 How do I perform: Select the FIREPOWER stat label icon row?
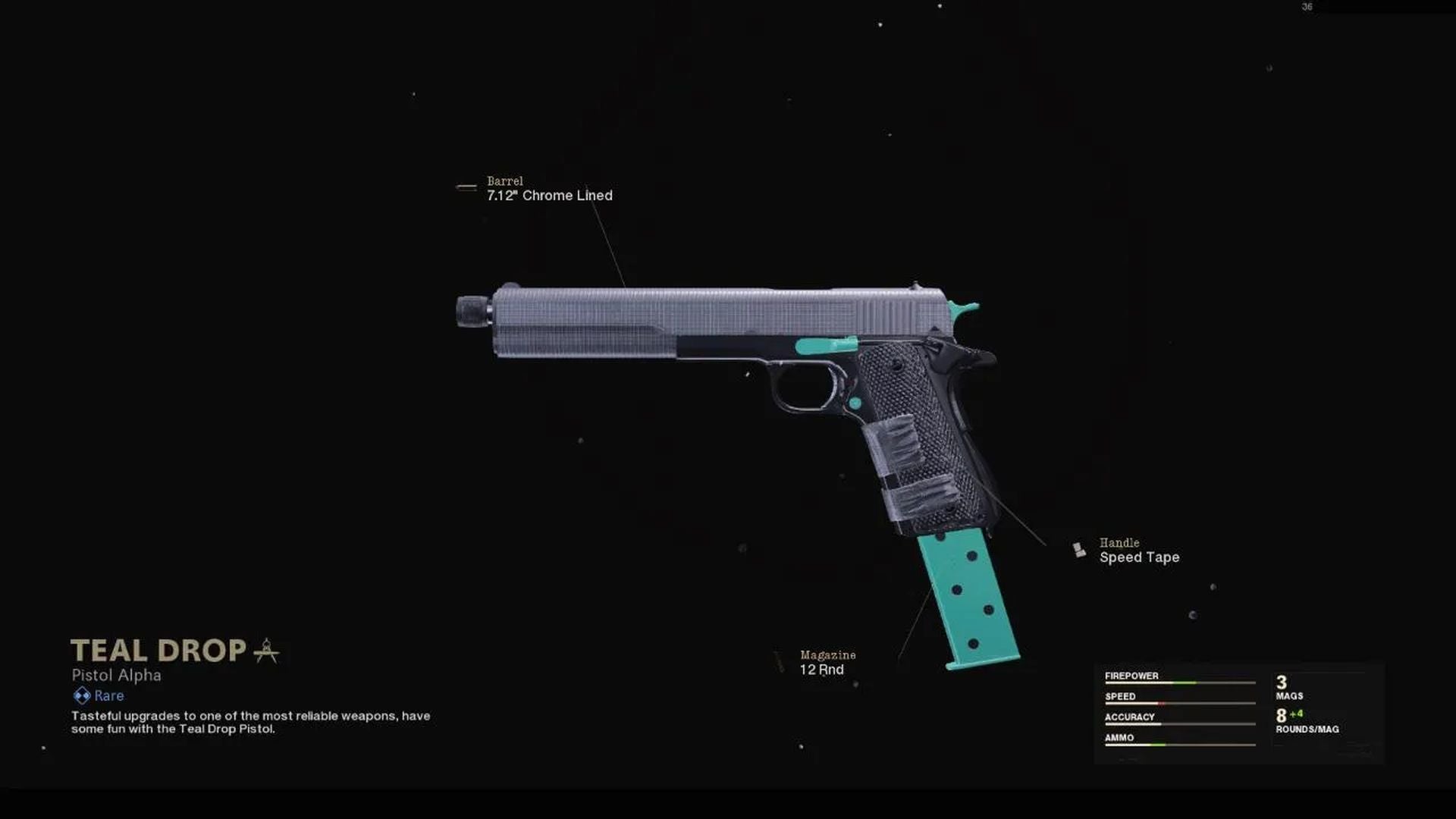click(1131, 675)
